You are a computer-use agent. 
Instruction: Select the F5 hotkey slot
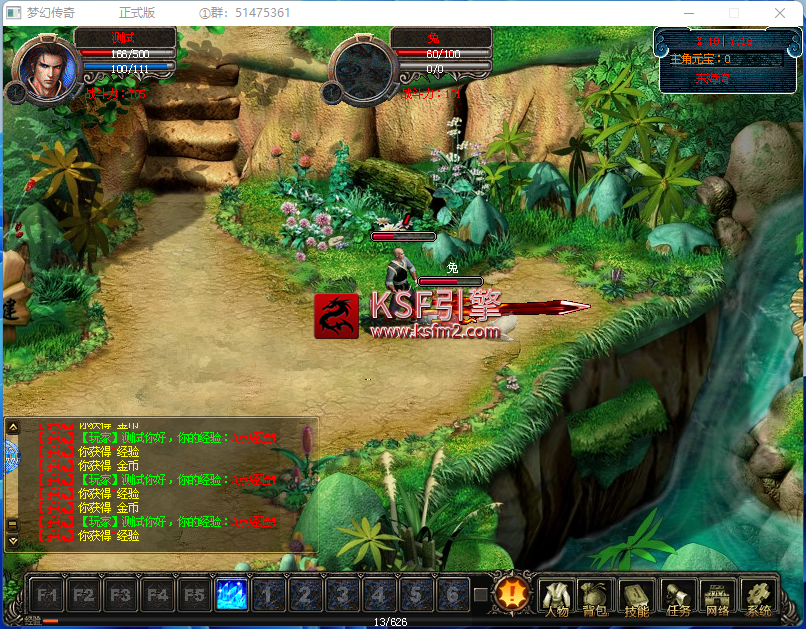pyautogui.click(x=194, y=595)
